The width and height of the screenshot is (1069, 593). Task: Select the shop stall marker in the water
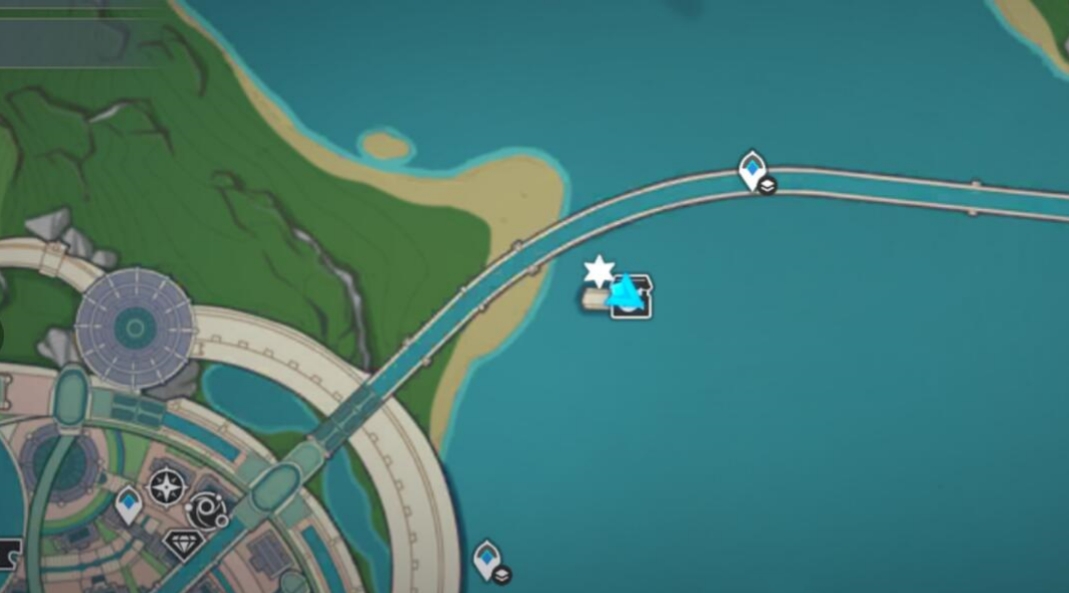638,299
